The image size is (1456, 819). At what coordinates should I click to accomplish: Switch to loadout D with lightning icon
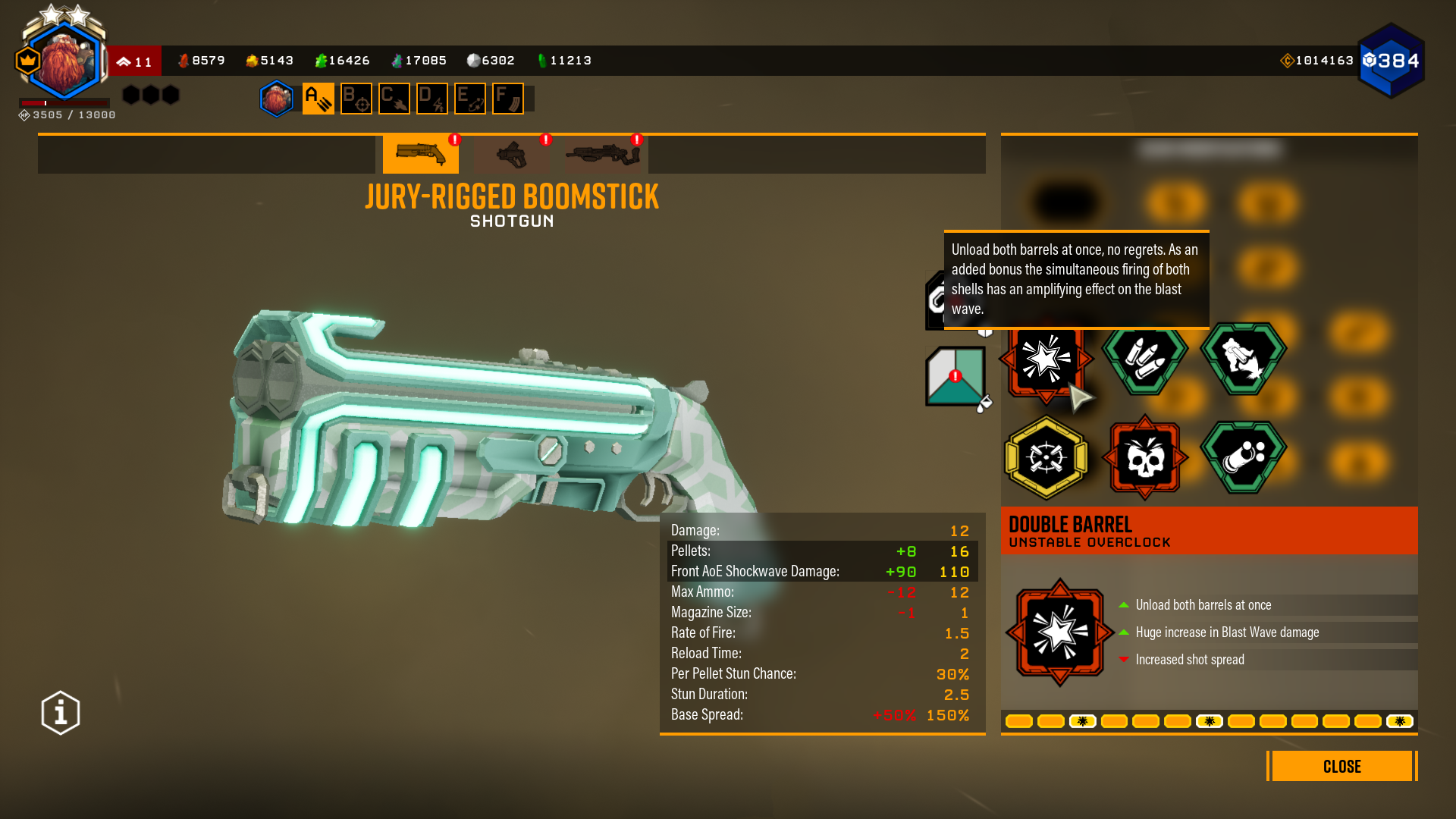click(x=432, y=99)
